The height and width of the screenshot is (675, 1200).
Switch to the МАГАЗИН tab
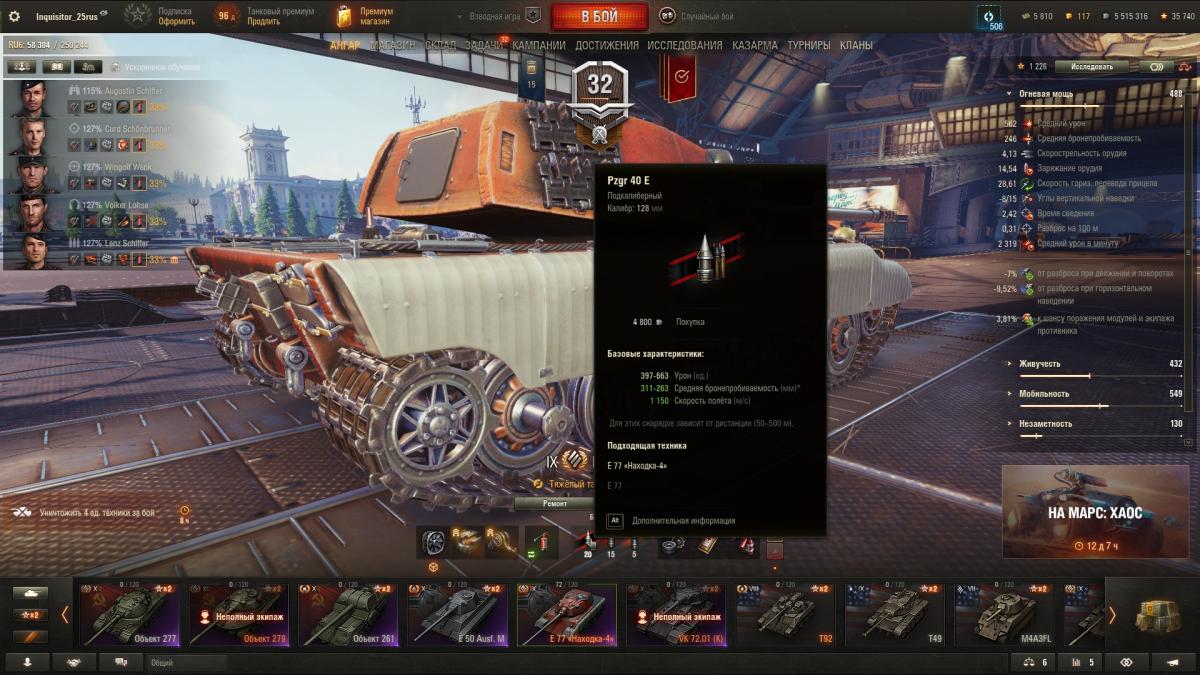point(392,45)
